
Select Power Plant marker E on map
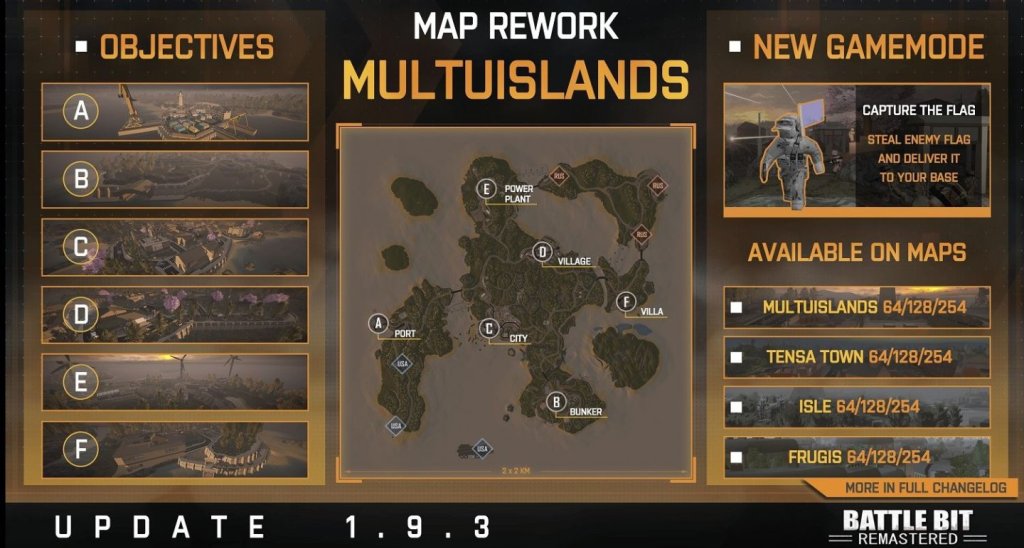click(x=487, y=188)
